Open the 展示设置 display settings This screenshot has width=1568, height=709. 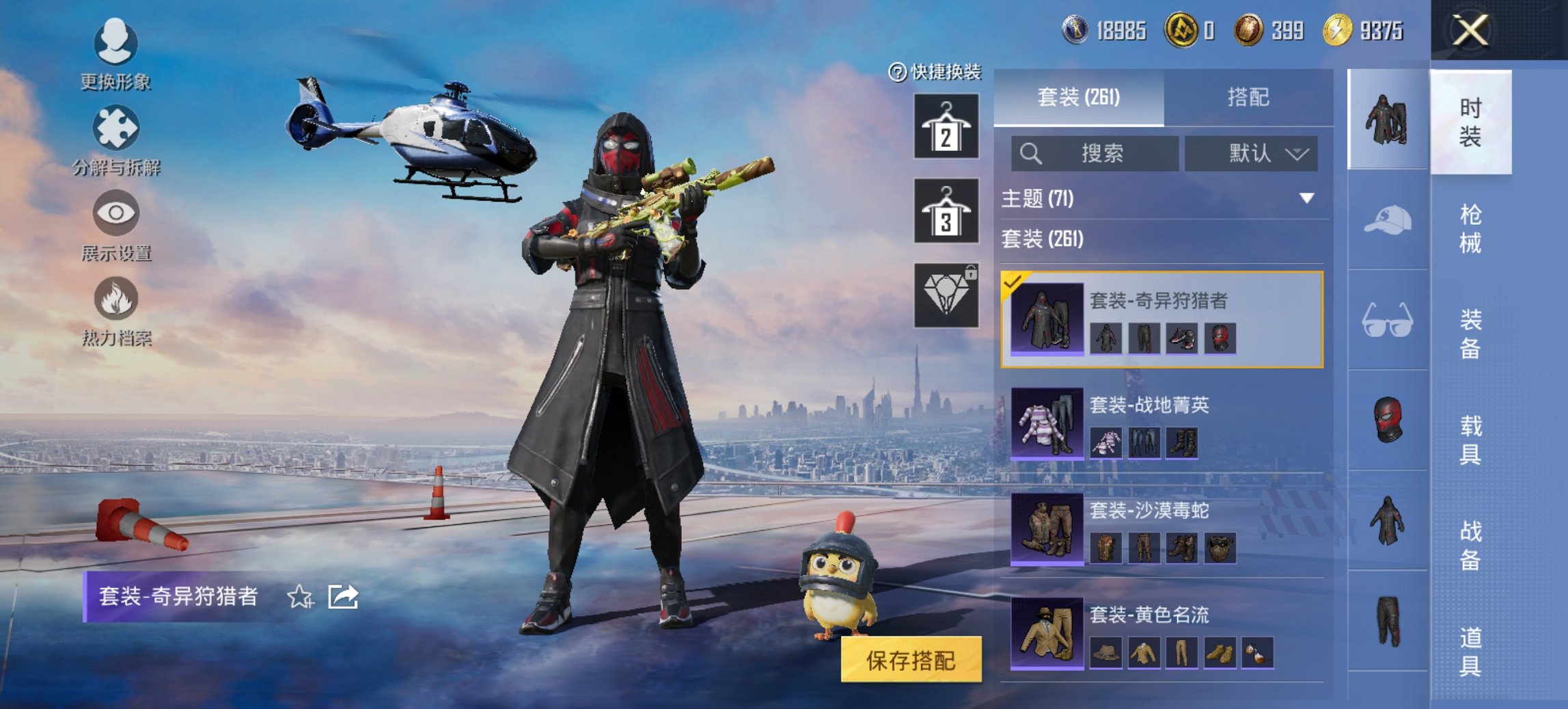[116, 230]
